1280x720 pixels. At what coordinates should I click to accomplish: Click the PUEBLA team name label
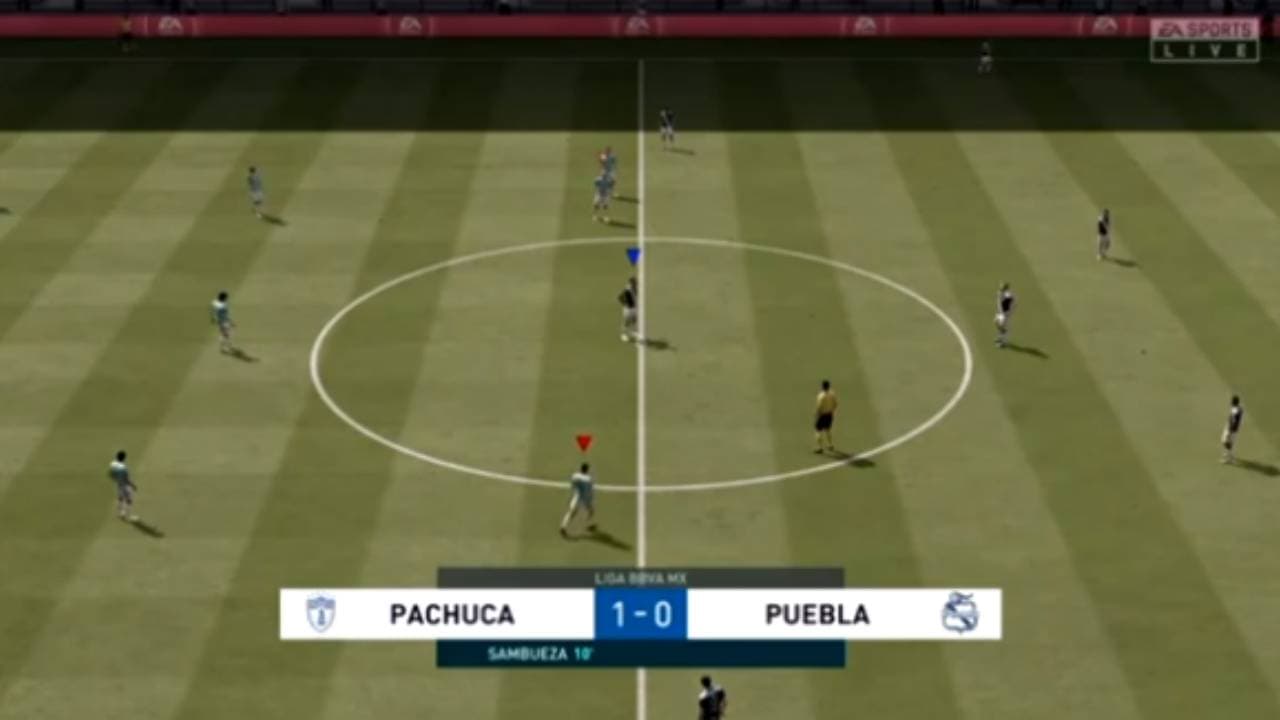click(x=818, y=615)
